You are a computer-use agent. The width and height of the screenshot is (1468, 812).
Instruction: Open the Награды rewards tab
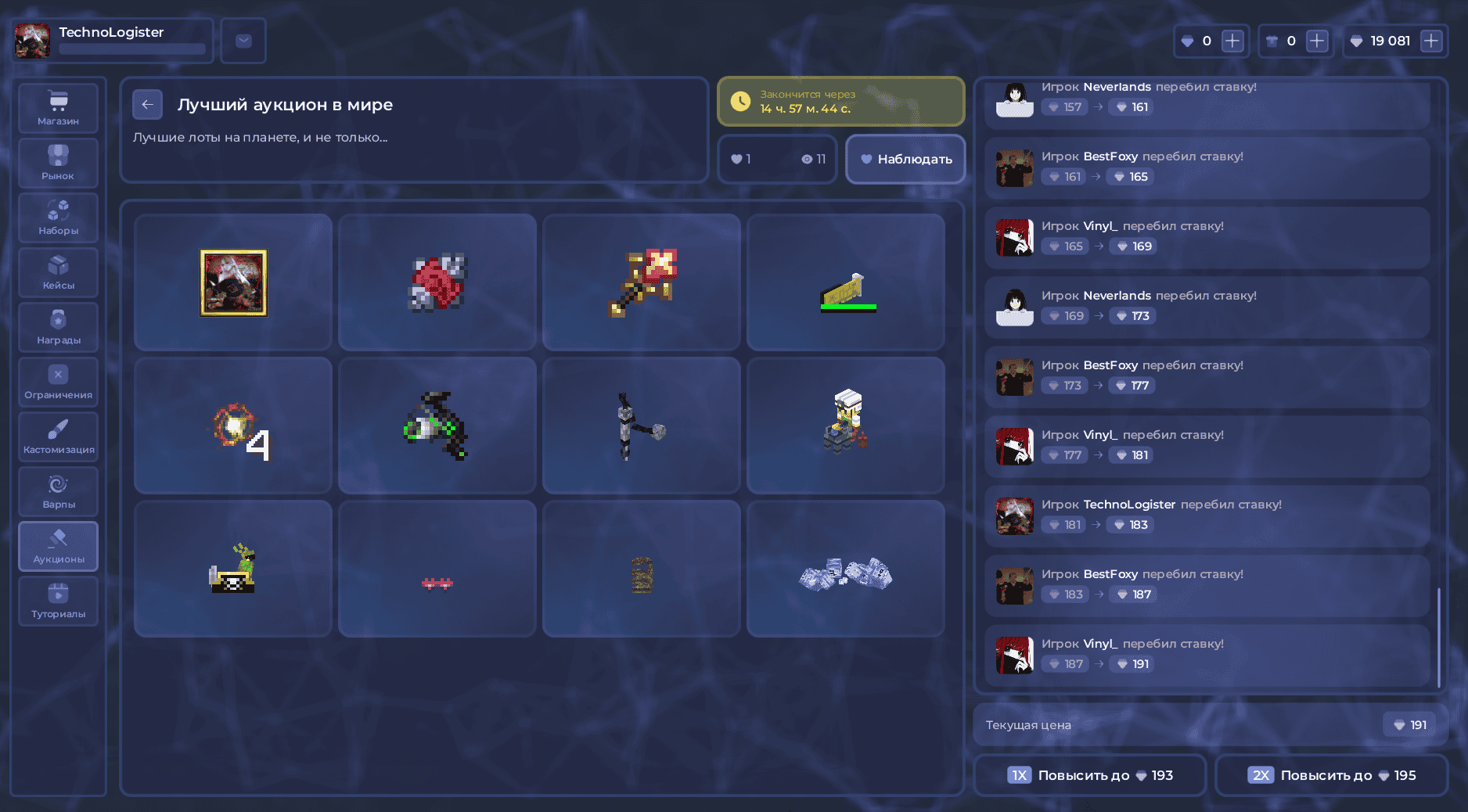click(x=59, y=327)
